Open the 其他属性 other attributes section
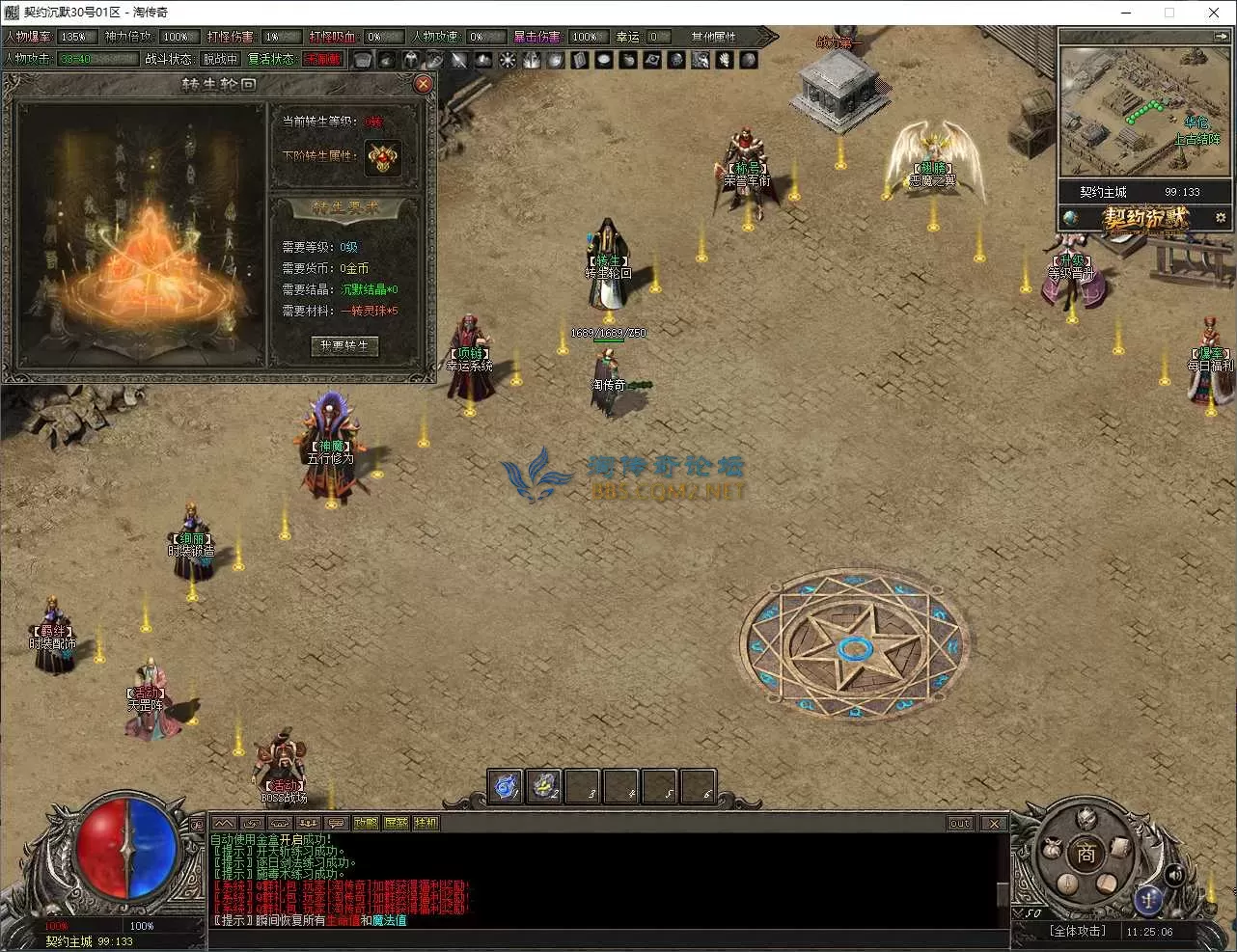This screenshot has height=952, width=1237. [713, 37]
